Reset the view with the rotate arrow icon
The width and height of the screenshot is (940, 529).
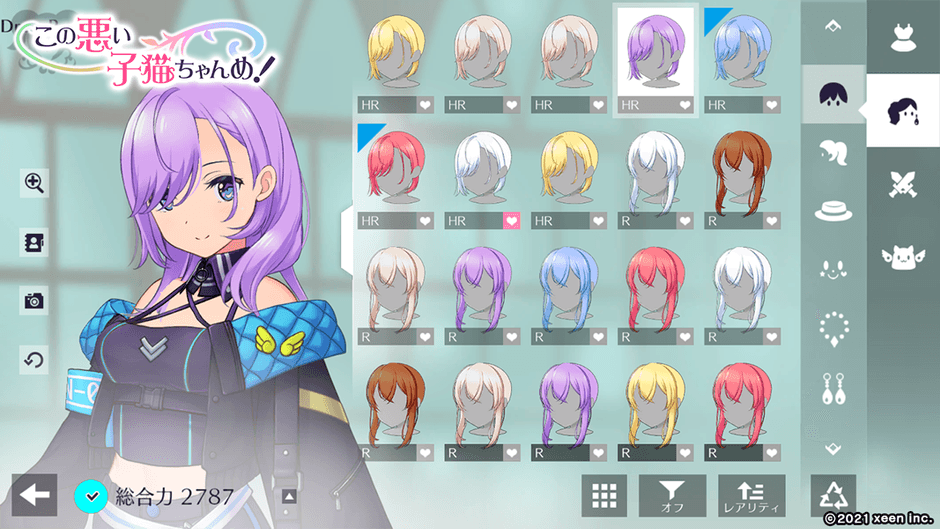34,359
